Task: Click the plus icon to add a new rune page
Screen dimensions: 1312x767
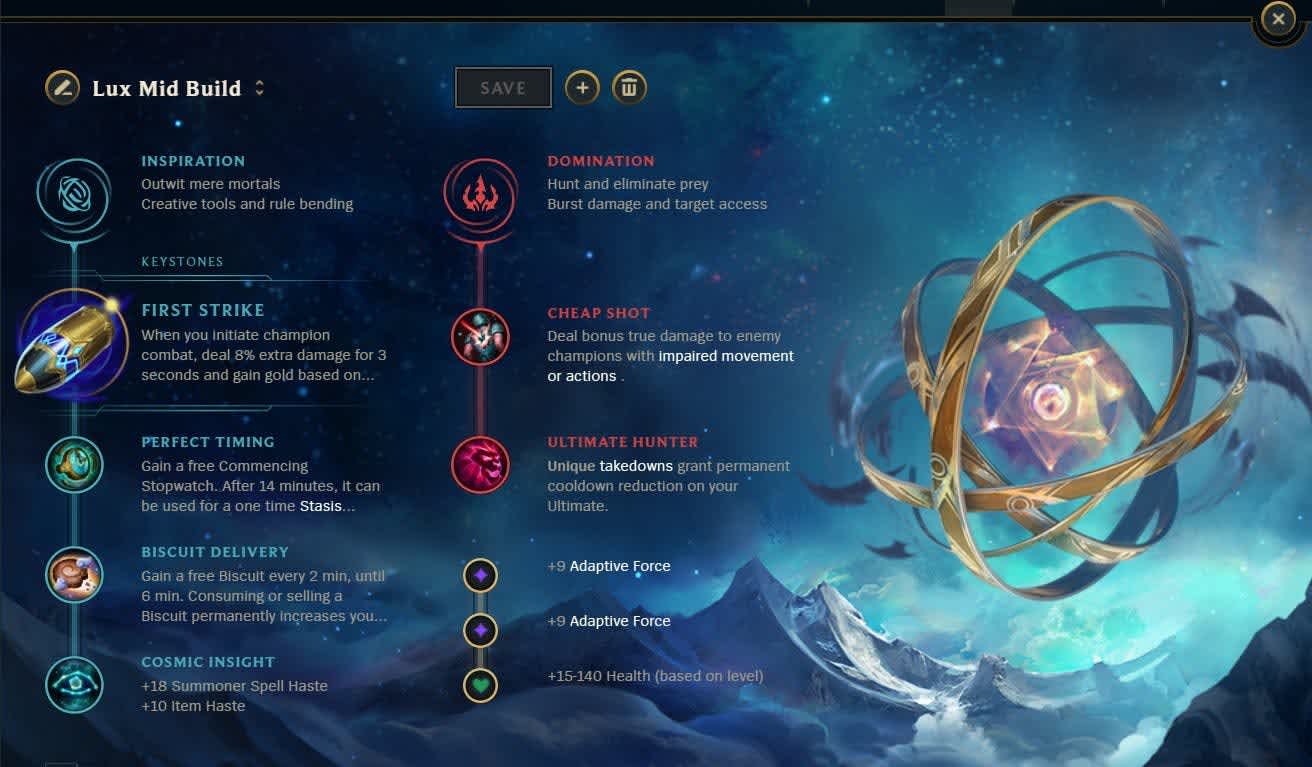Action: pyautogui.click(x=583, y=87)
